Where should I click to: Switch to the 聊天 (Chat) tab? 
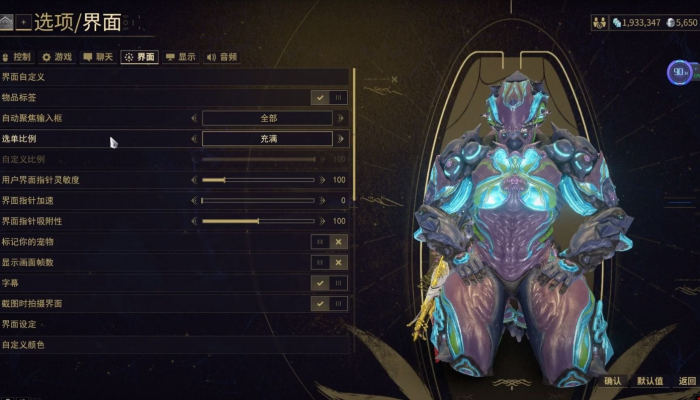[98, 57]
